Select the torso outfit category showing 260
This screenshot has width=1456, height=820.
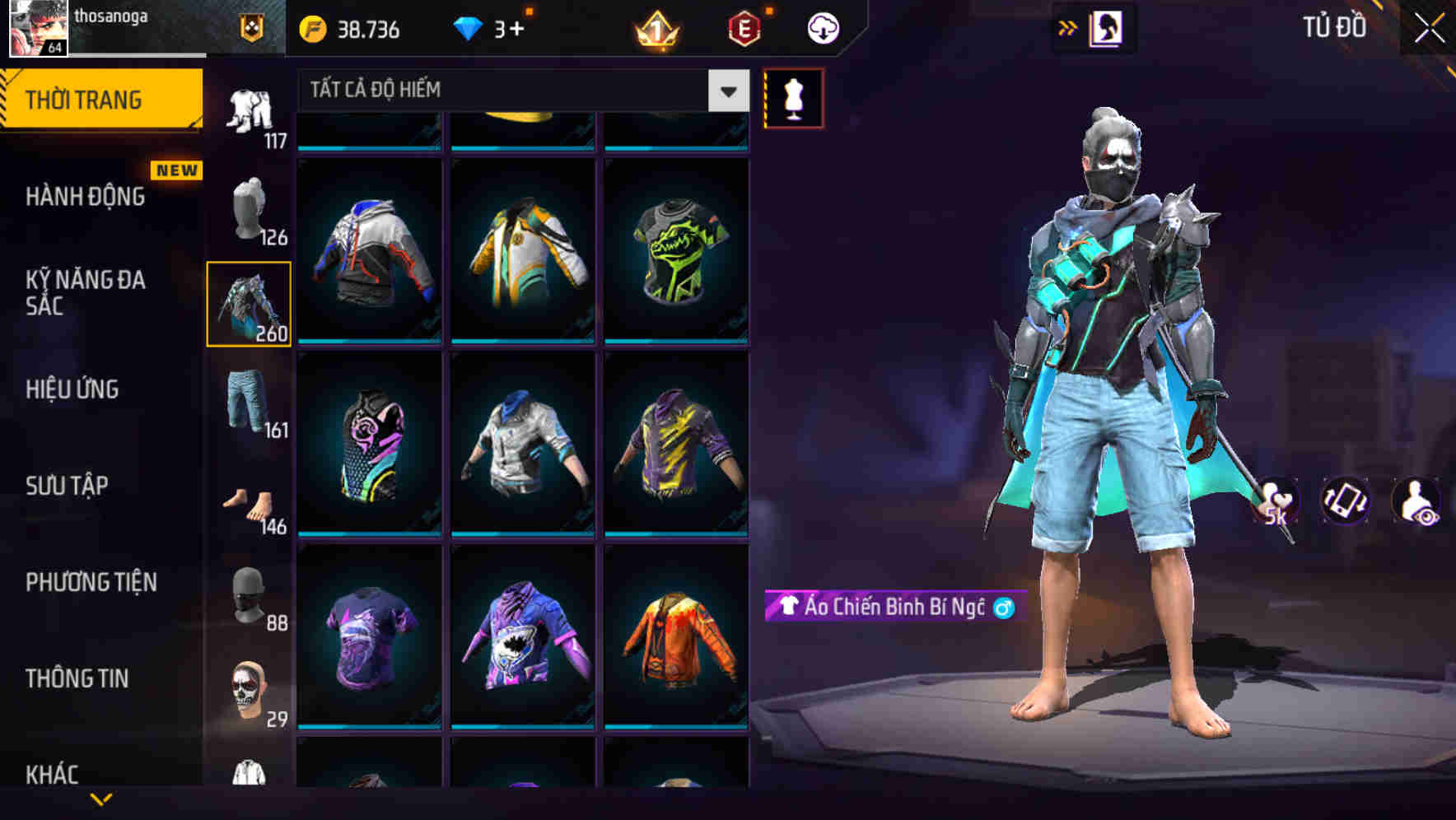pos(250,303)
